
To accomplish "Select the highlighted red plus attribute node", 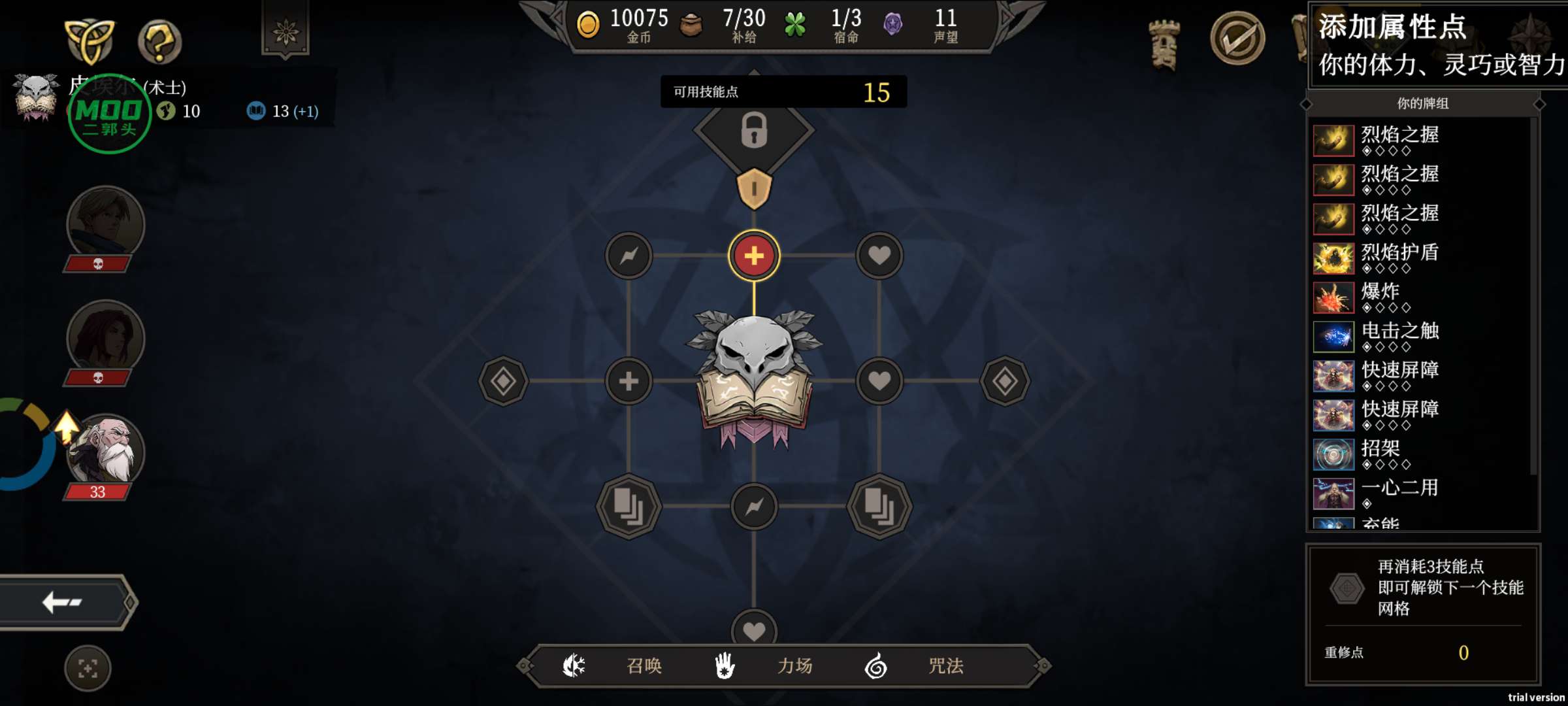I will [754, 256].
